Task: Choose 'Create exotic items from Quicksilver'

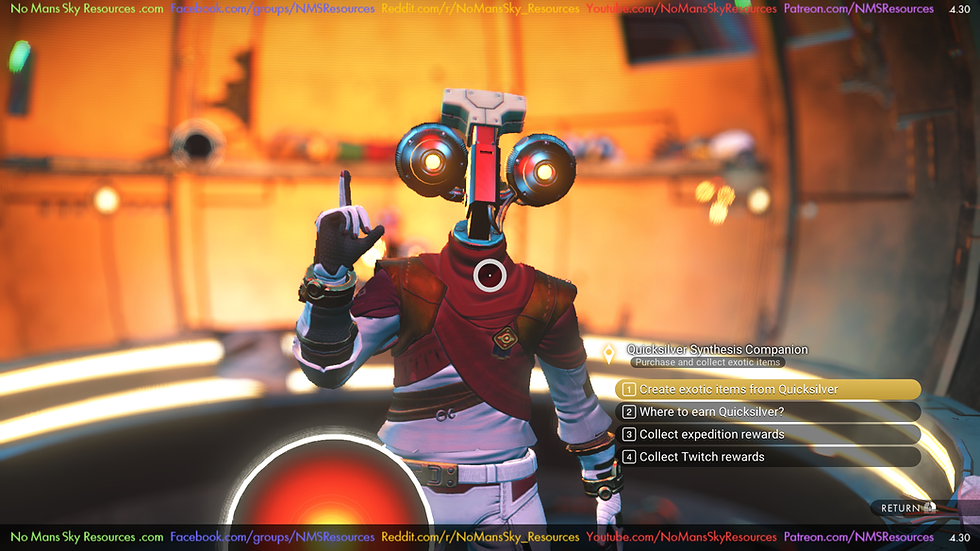Action: (x=768, y=389)
